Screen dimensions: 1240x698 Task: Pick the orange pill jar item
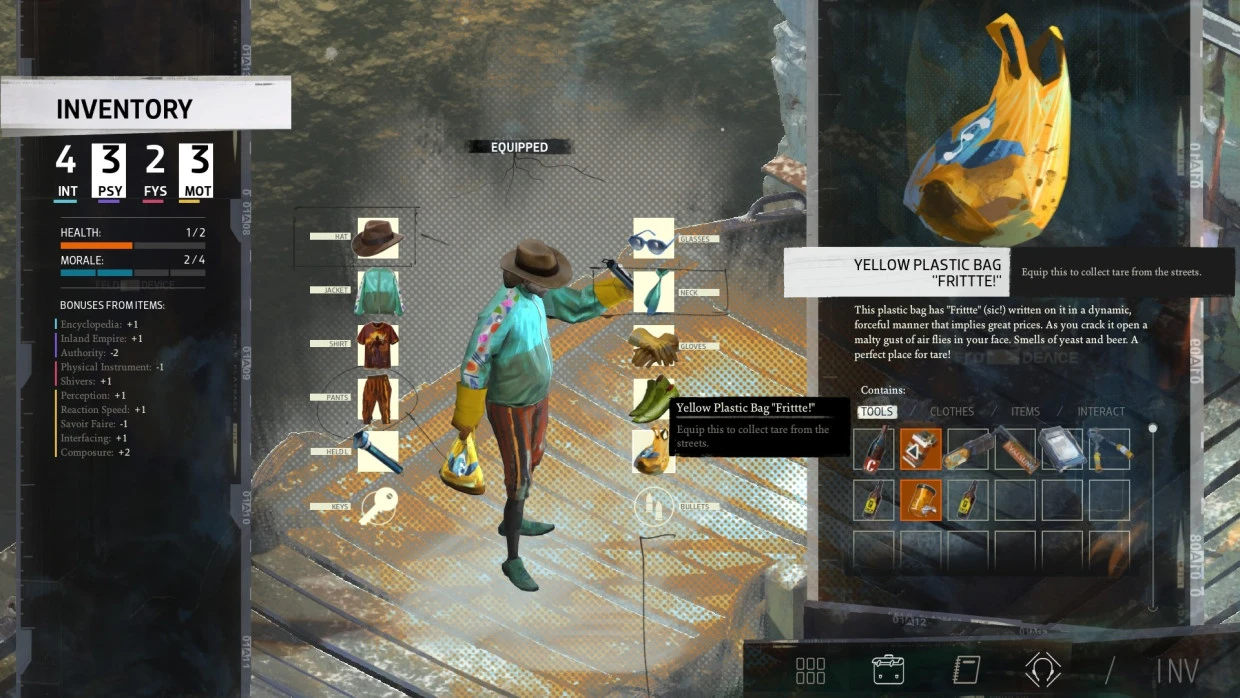coord(920,499)
